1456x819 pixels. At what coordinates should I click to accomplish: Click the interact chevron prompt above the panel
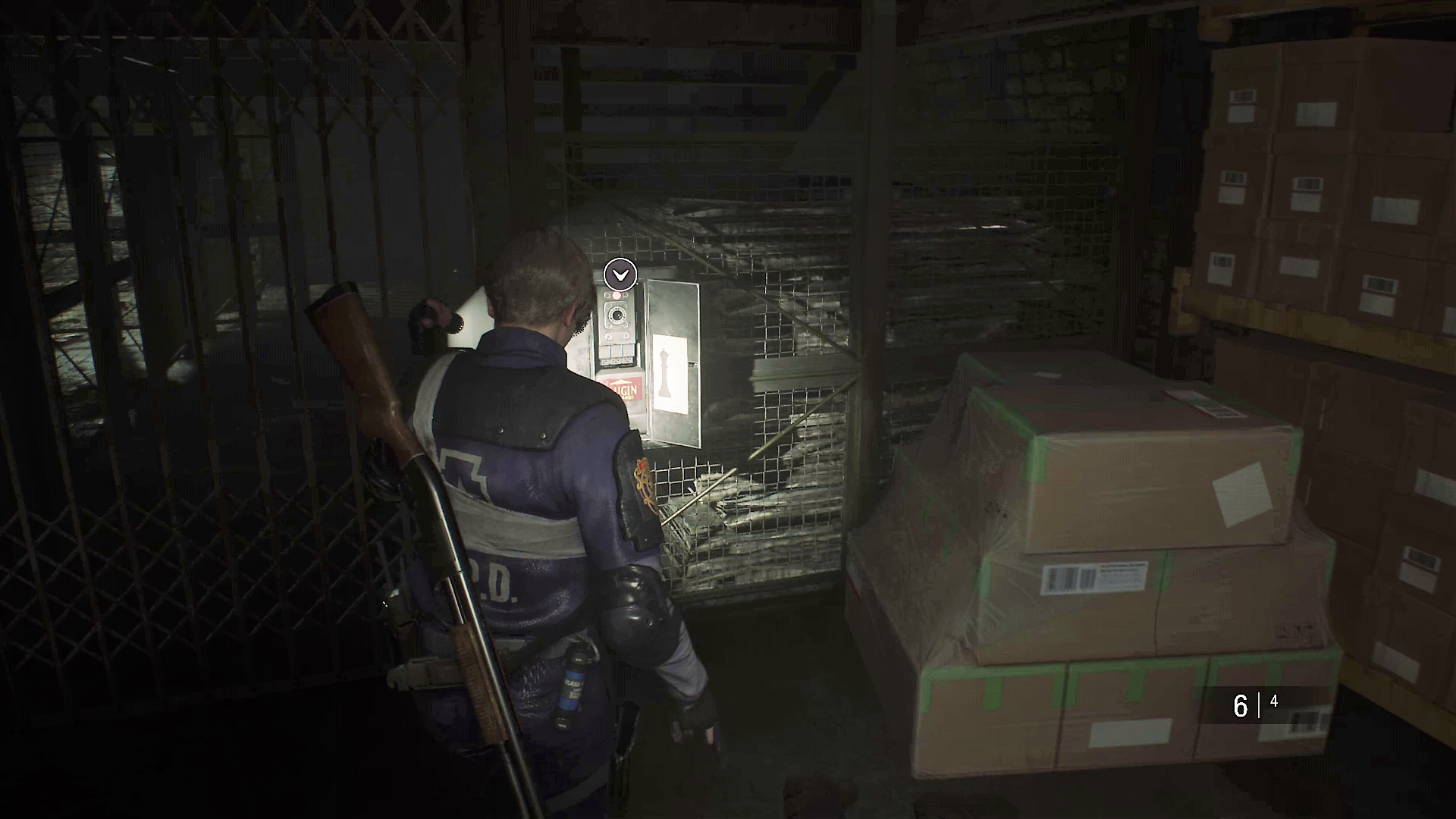click(620, 275)
